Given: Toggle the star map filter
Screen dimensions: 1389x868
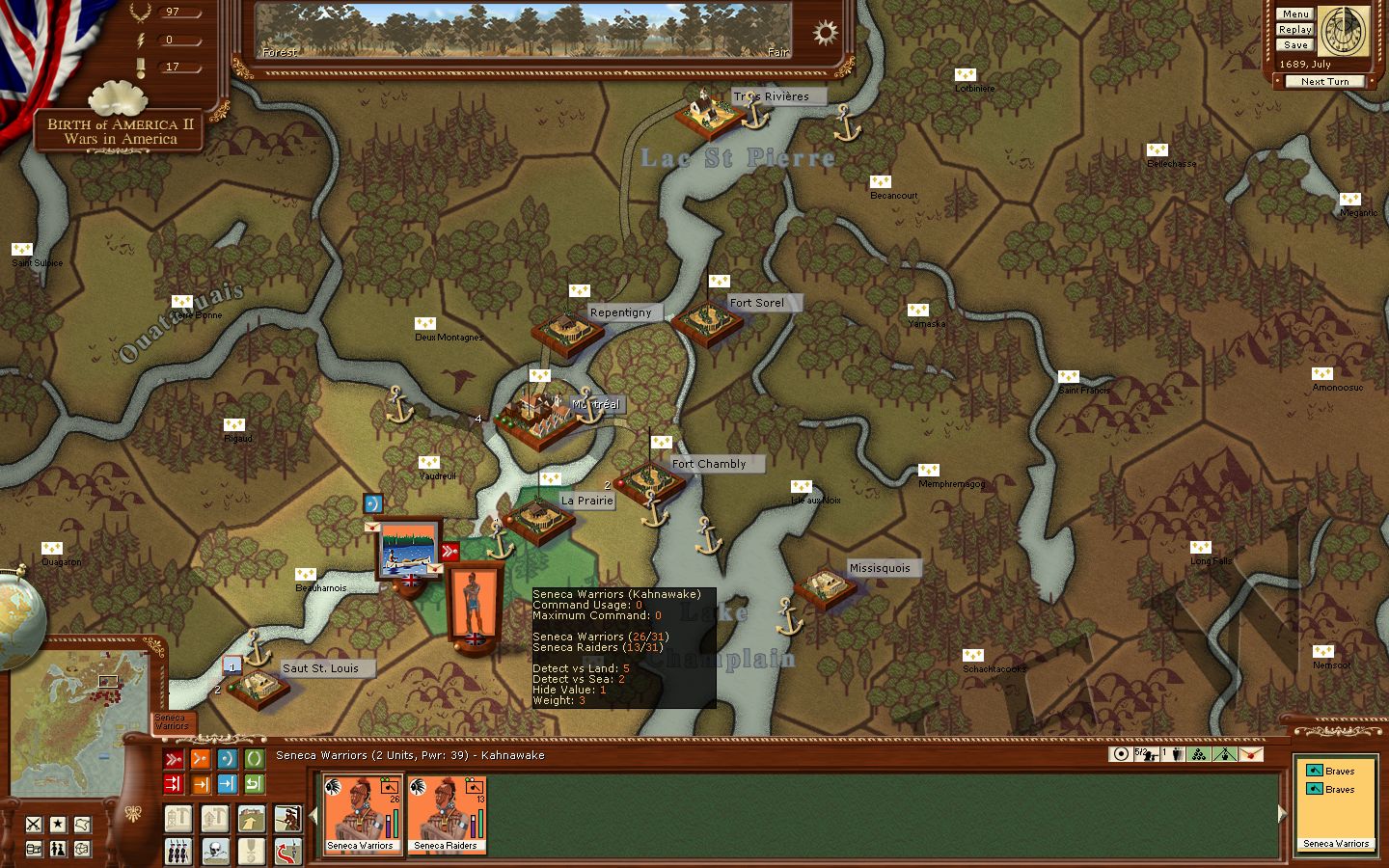Looking at the screenshot, I should click(58, 824).
